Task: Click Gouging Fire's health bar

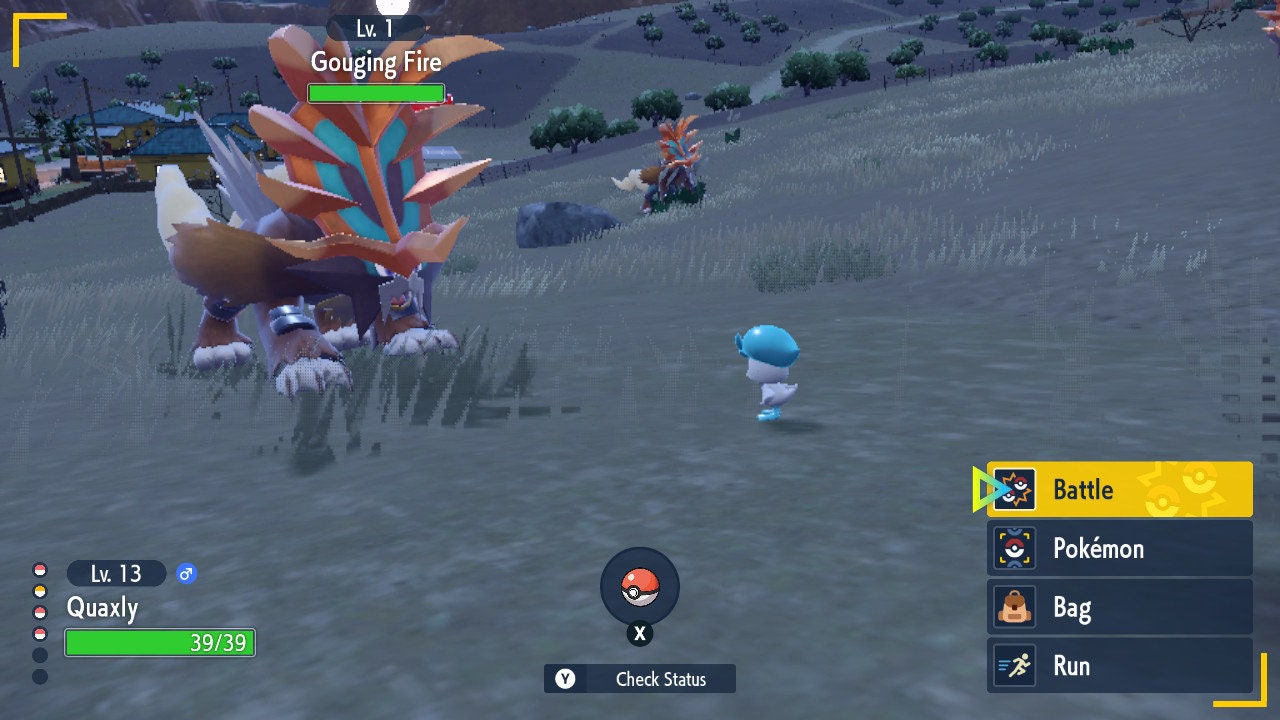Action: [x=377, y=93]
